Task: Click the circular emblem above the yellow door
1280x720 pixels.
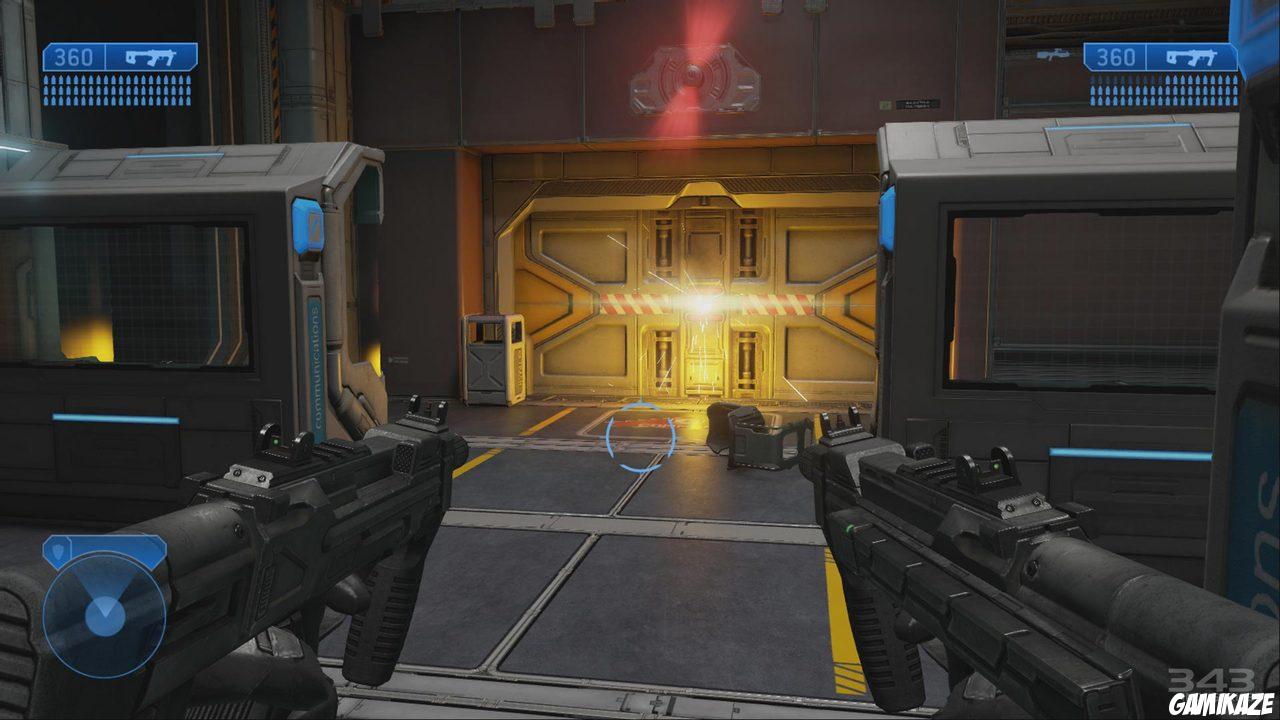Action: pyautogui.click(x=691, y=72)
